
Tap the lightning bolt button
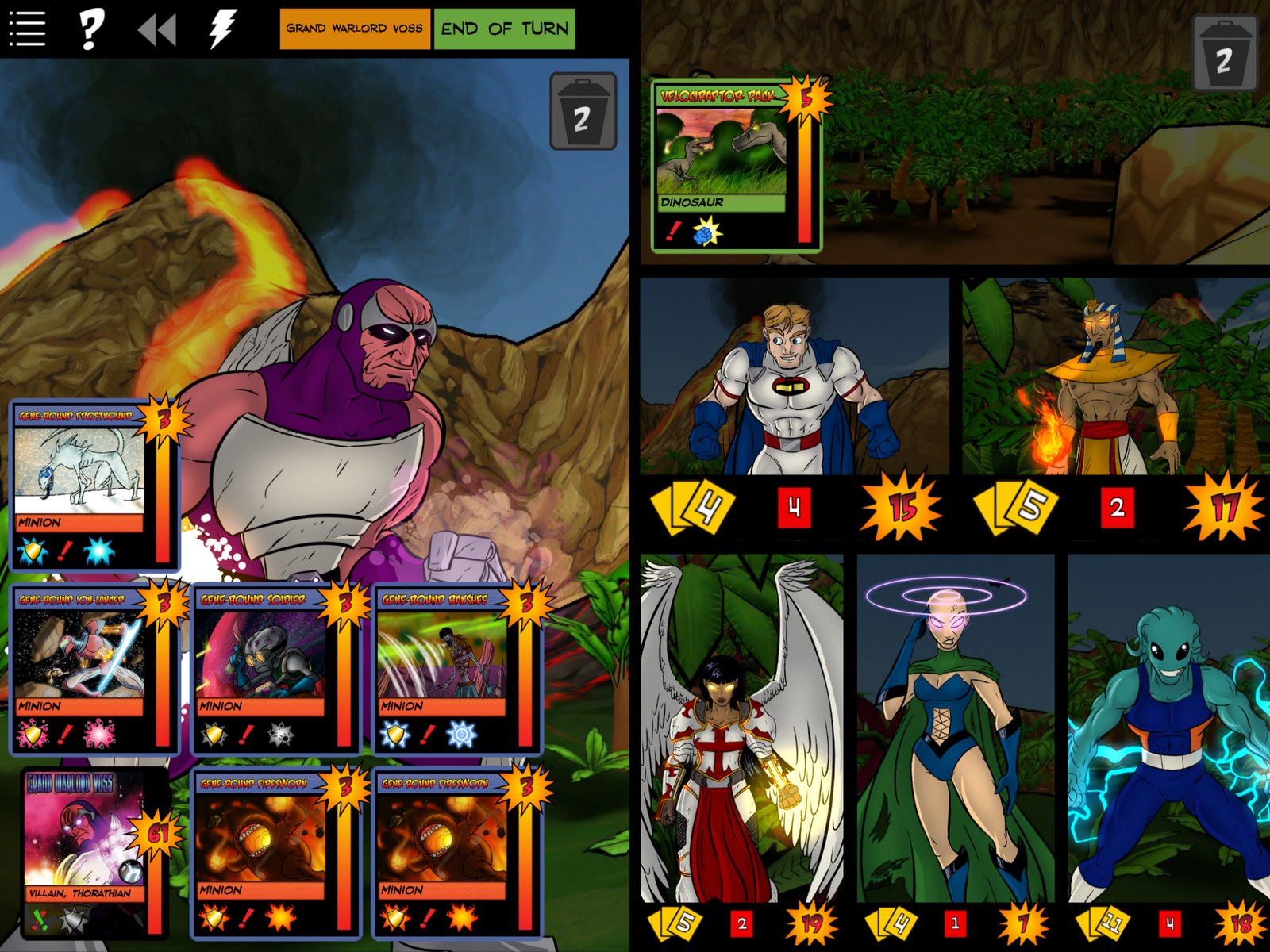click(x=222, y=29)
